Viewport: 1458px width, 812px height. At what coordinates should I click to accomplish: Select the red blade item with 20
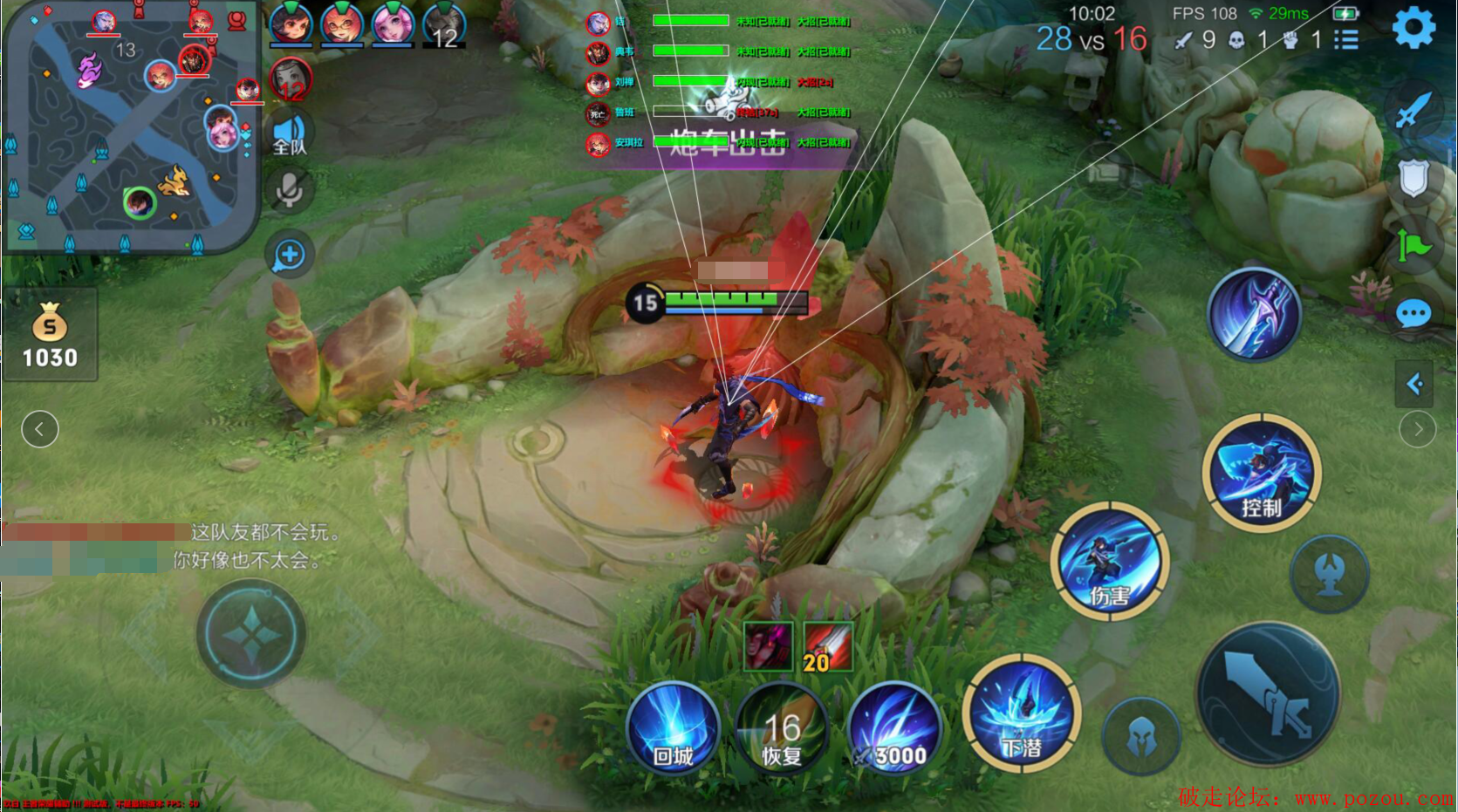(827, 646)
